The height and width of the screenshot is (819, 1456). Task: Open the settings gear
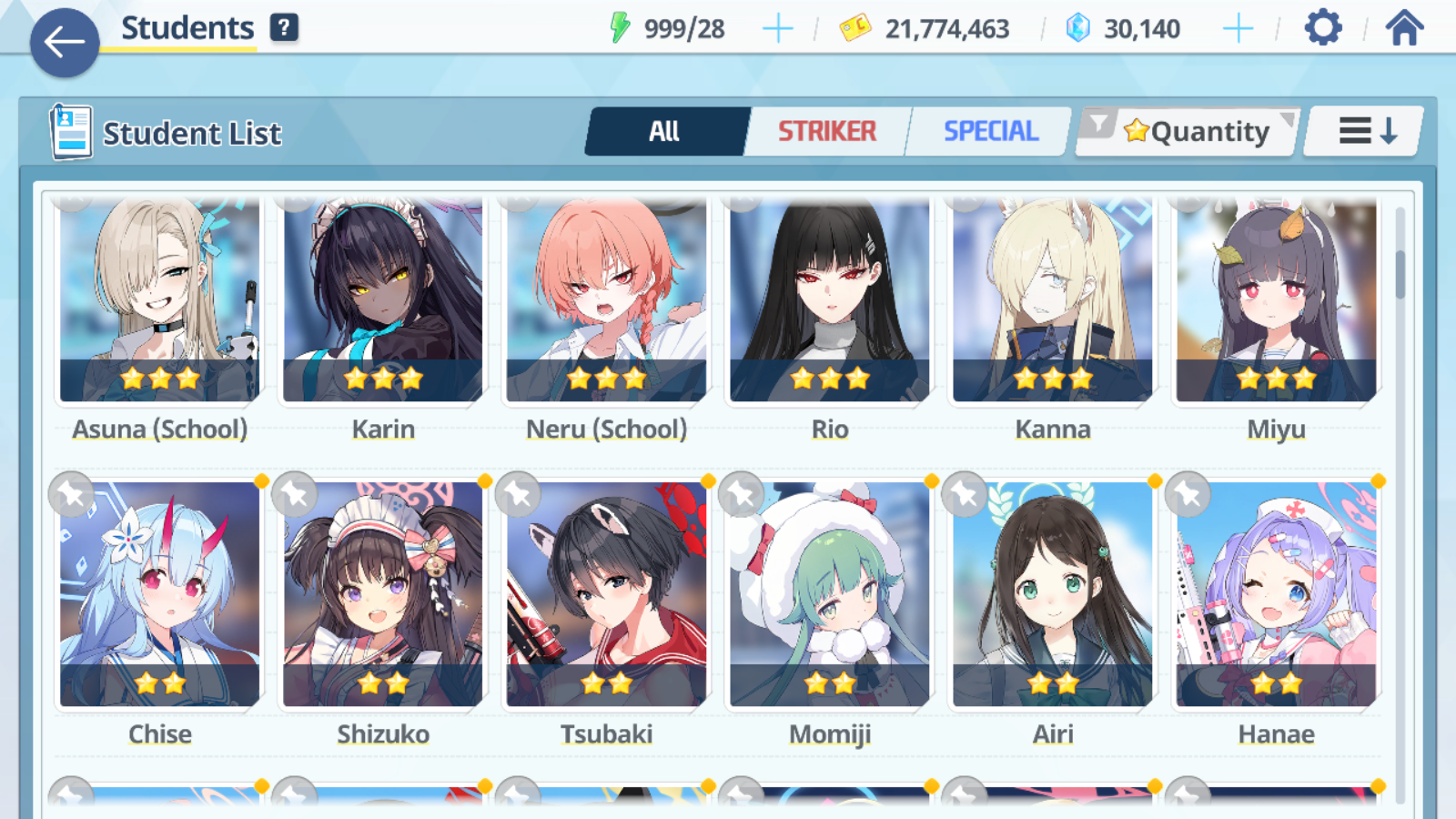point(1322,28)
